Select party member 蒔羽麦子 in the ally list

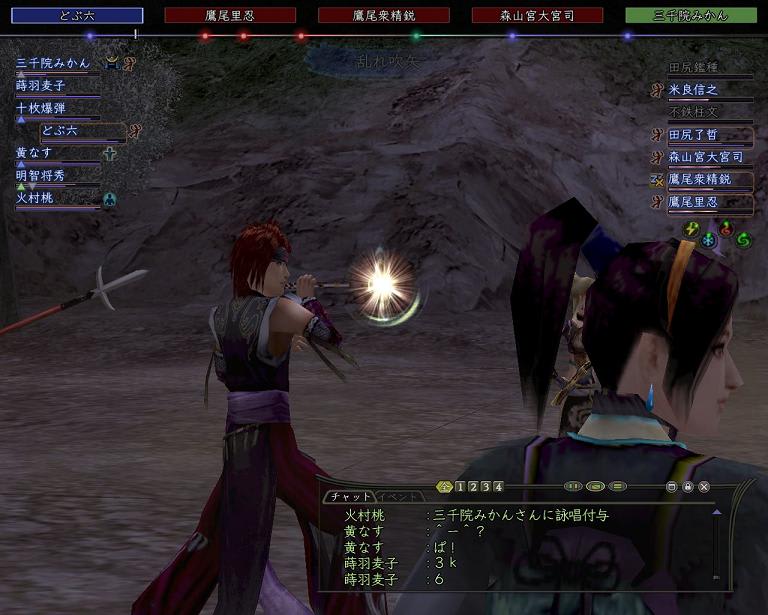pyautogui.click(x=40, y=86)
